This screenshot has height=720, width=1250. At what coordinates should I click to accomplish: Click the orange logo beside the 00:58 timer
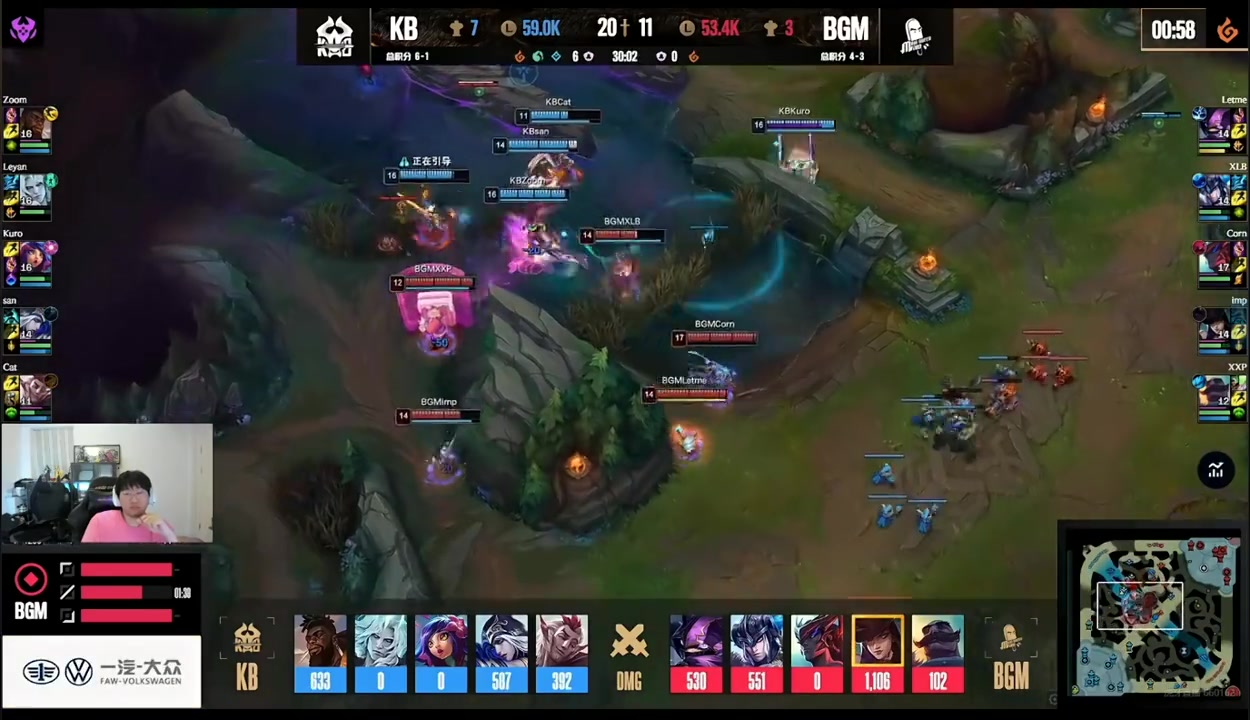pyautogui.click(x=1227, y=30)
